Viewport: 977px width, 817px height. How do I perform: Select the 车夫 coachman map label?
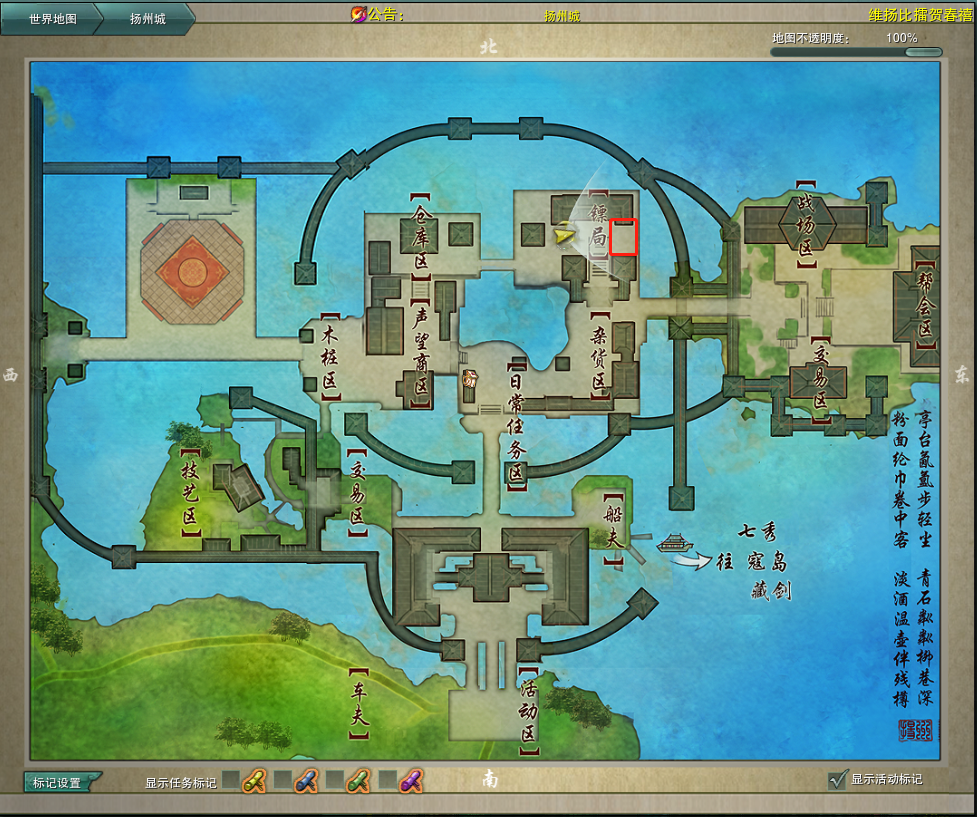[358, 703]
